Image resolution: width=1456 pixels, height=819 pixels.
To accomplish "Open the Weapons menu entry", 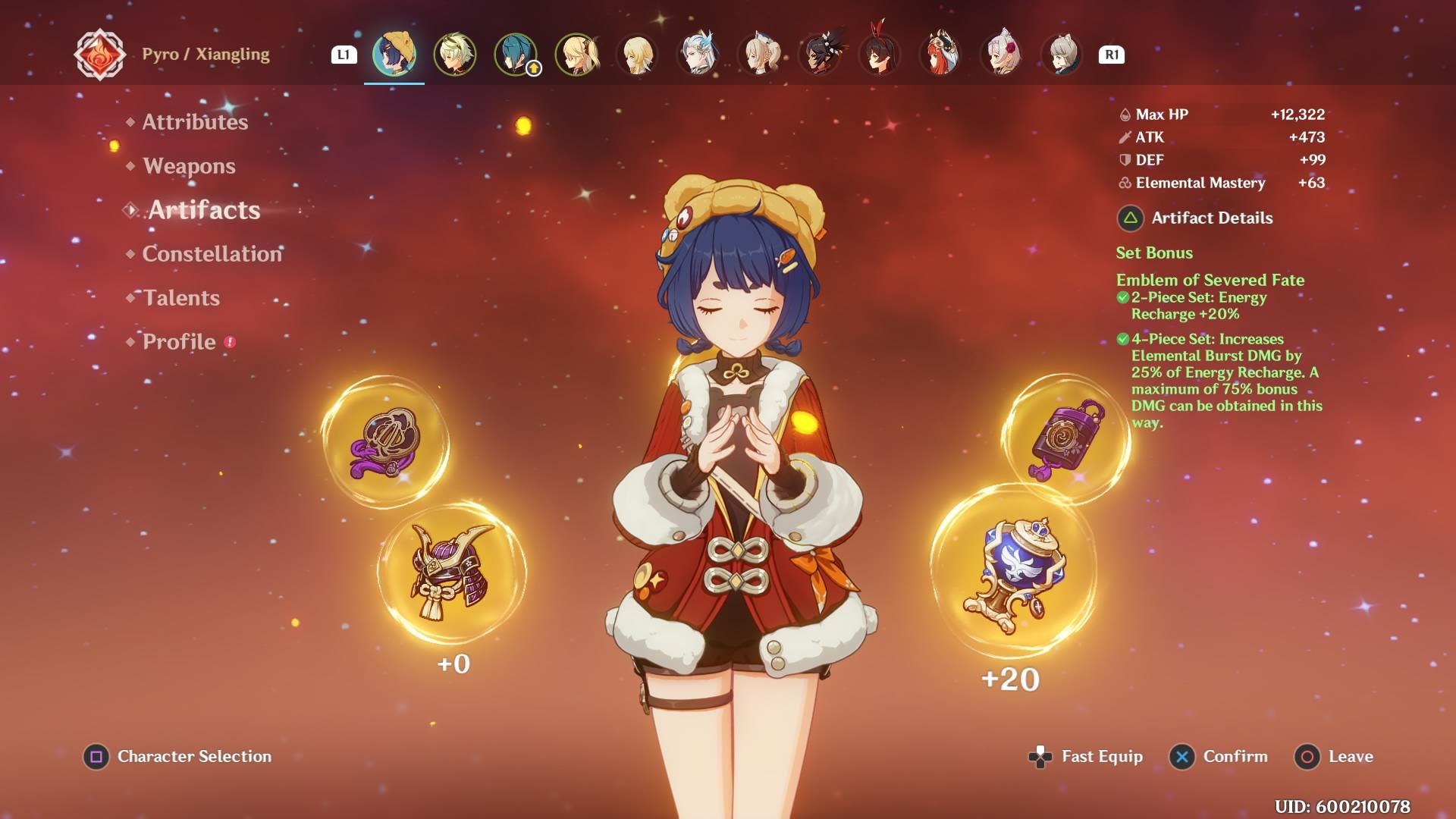I will point(189,166).
